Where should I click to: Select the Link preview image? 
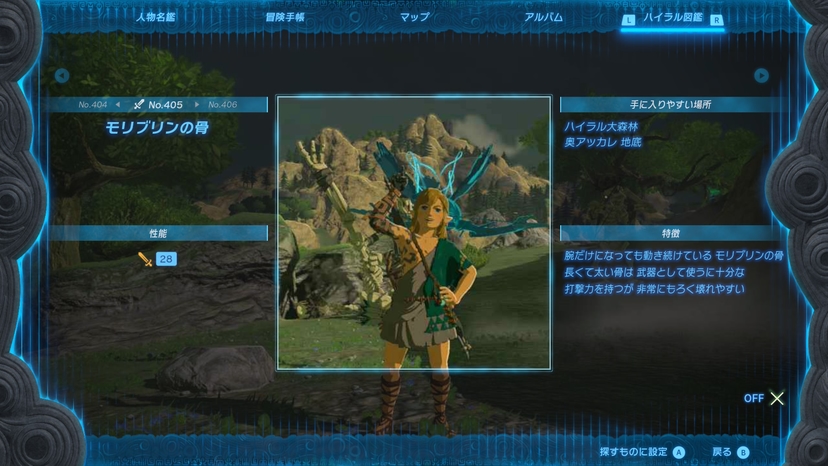[414, 232]
